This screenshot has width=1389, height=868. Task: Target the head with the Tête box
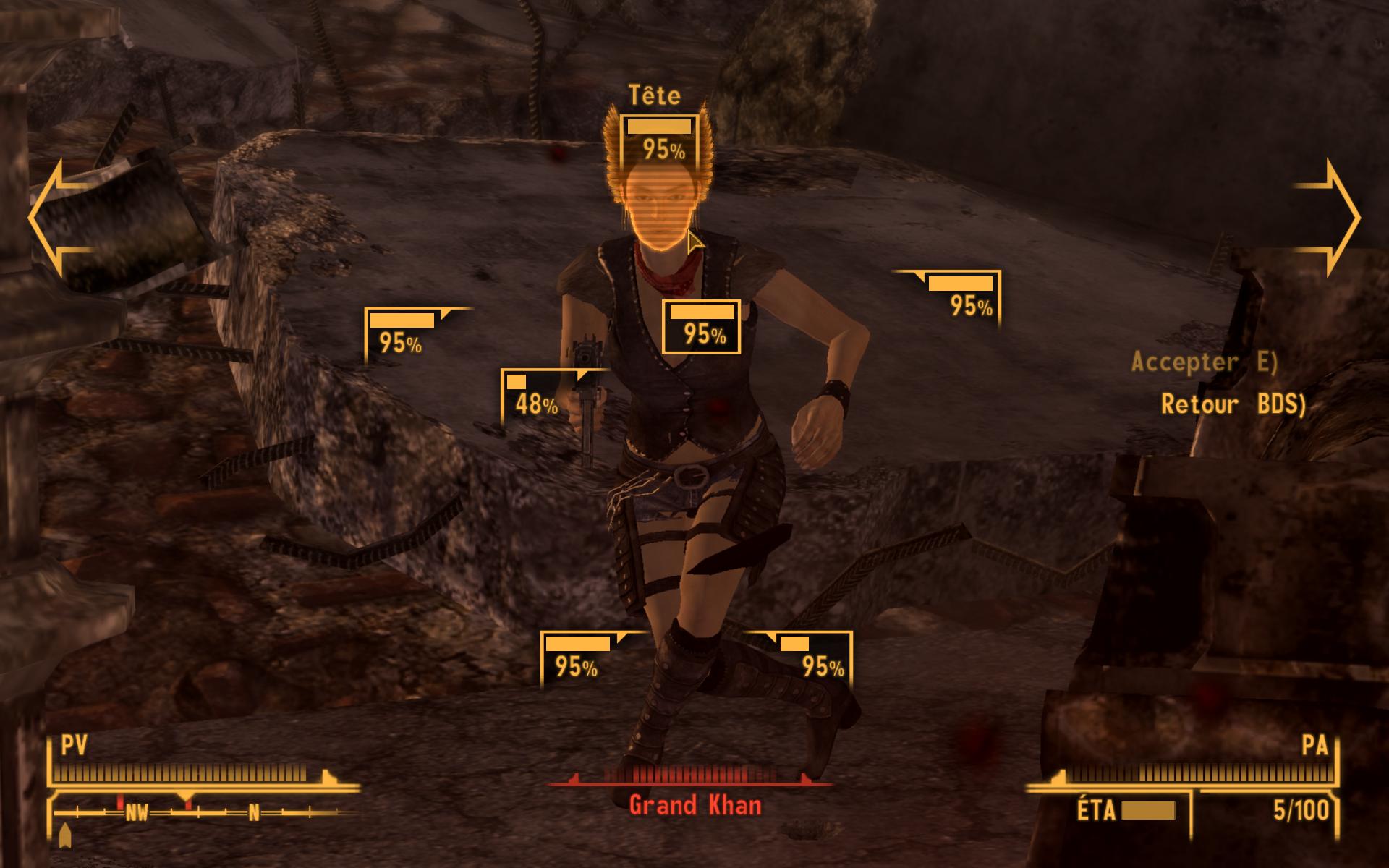coord(659,140)
